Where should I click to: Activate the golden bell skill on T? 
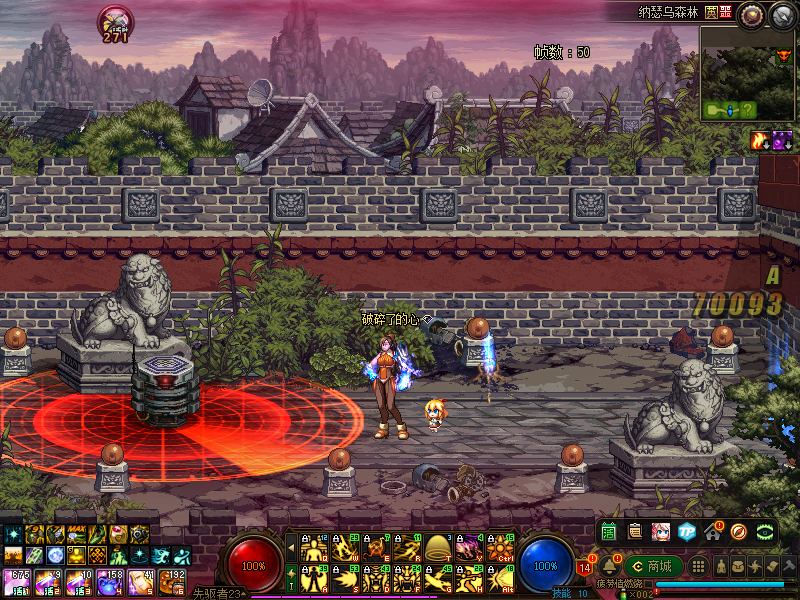tap(437, 548)
